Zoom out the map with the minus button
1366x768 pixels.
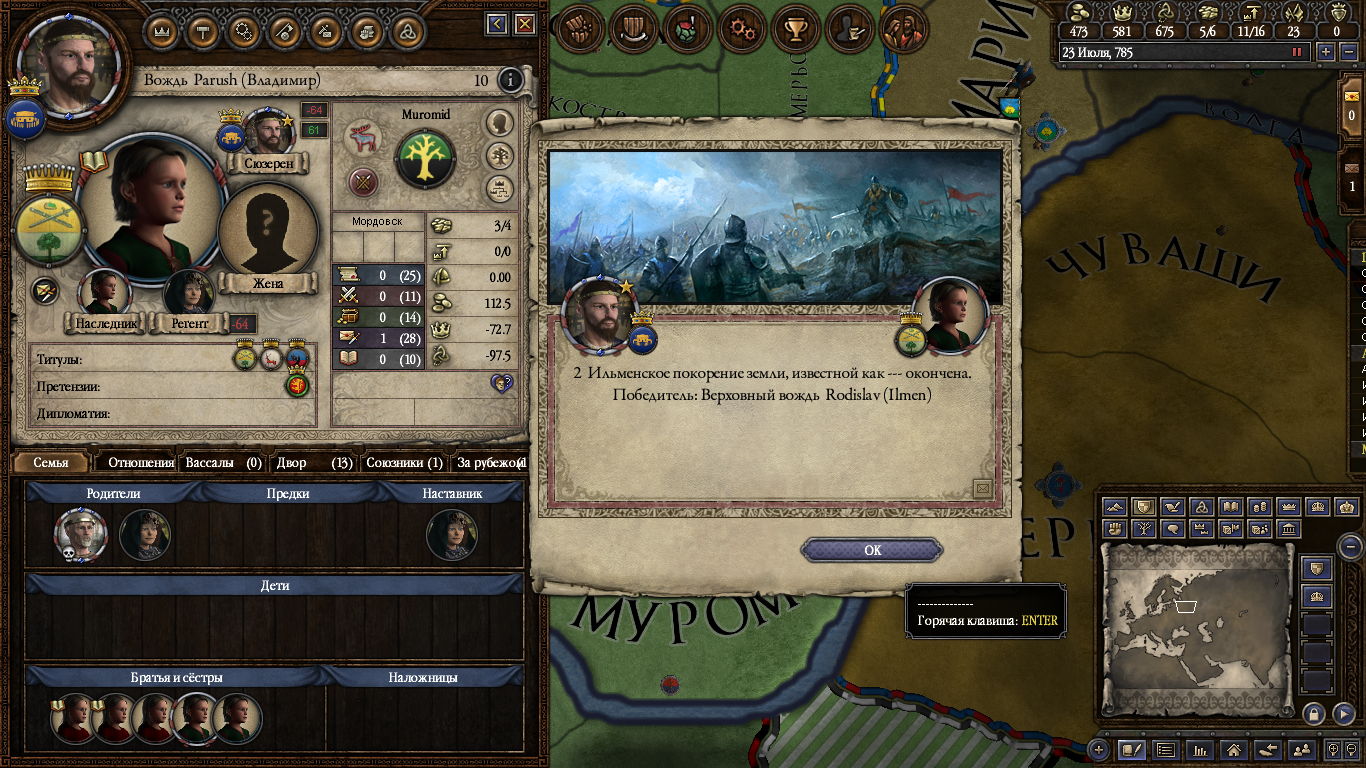1351,546
